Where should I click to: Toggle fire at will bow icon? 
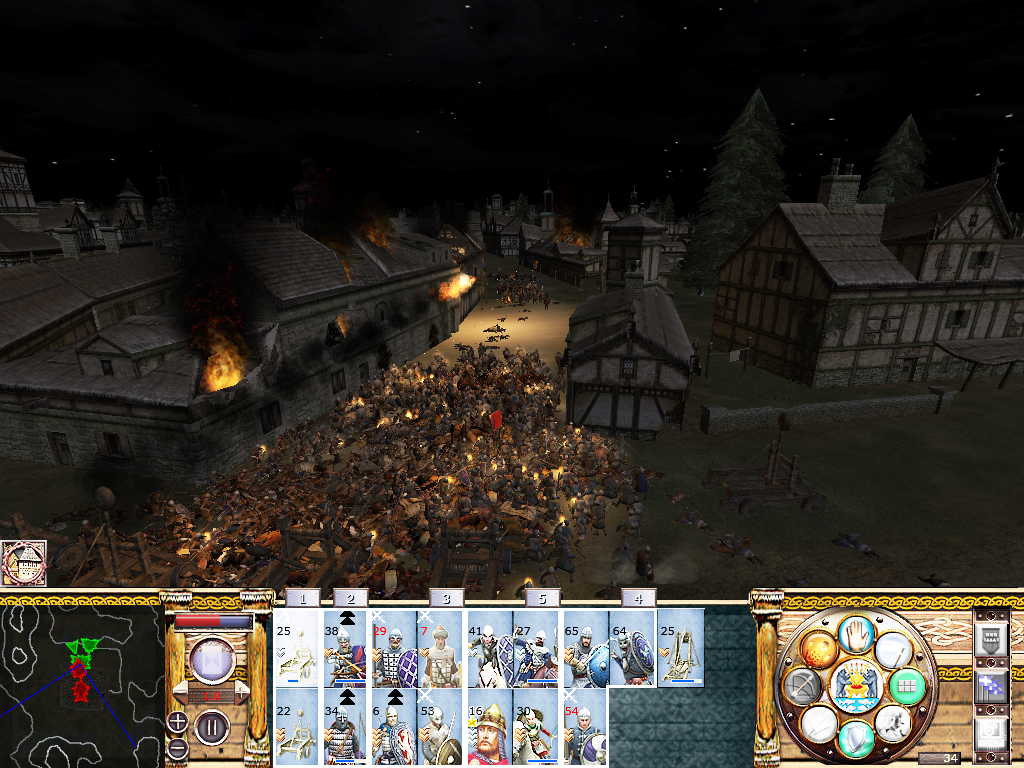pos(805,686)
